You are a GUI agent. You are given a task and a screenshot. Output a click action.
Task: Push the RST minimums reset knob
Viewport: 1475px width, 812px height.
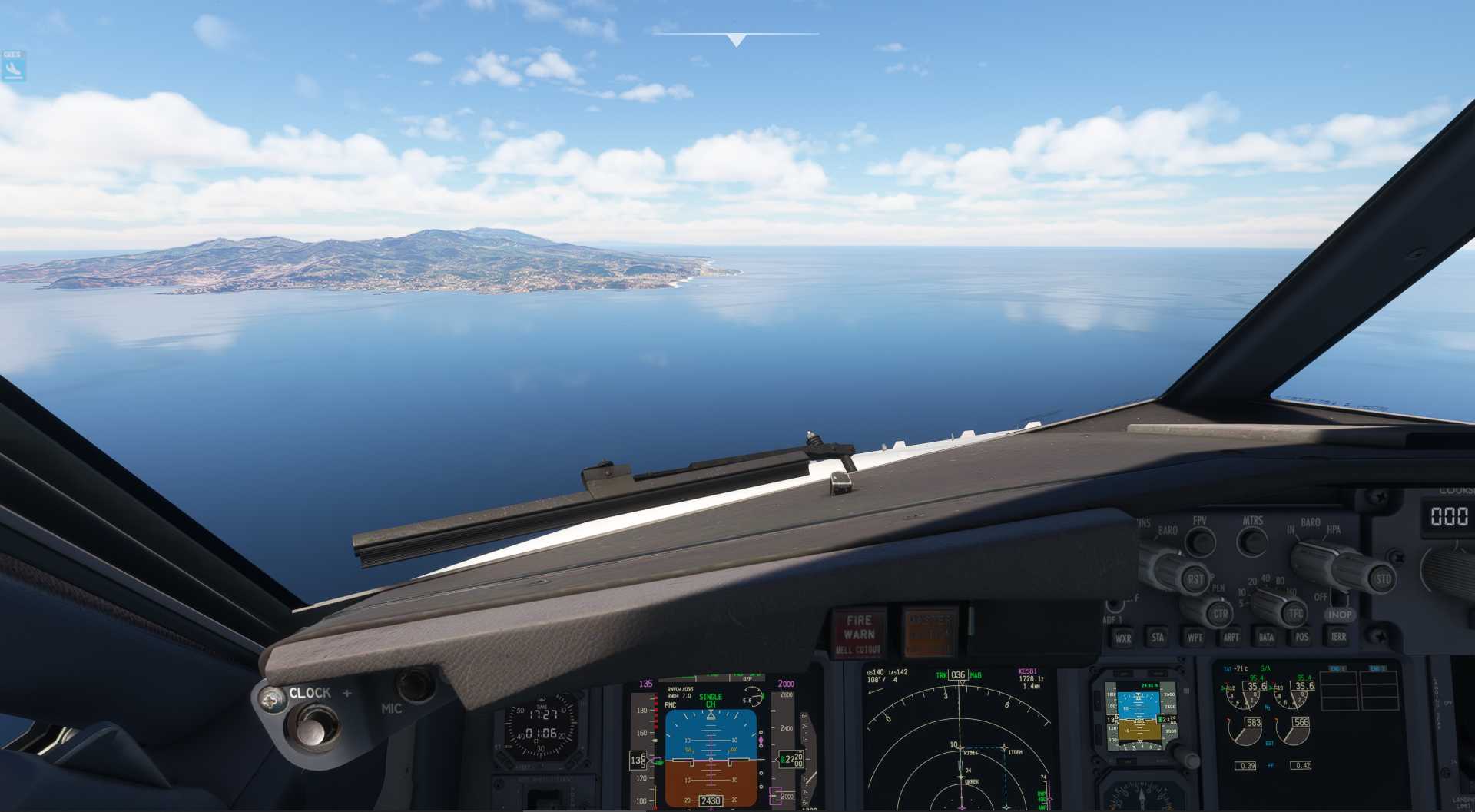pyautogui.click(x=1195, y=579)
